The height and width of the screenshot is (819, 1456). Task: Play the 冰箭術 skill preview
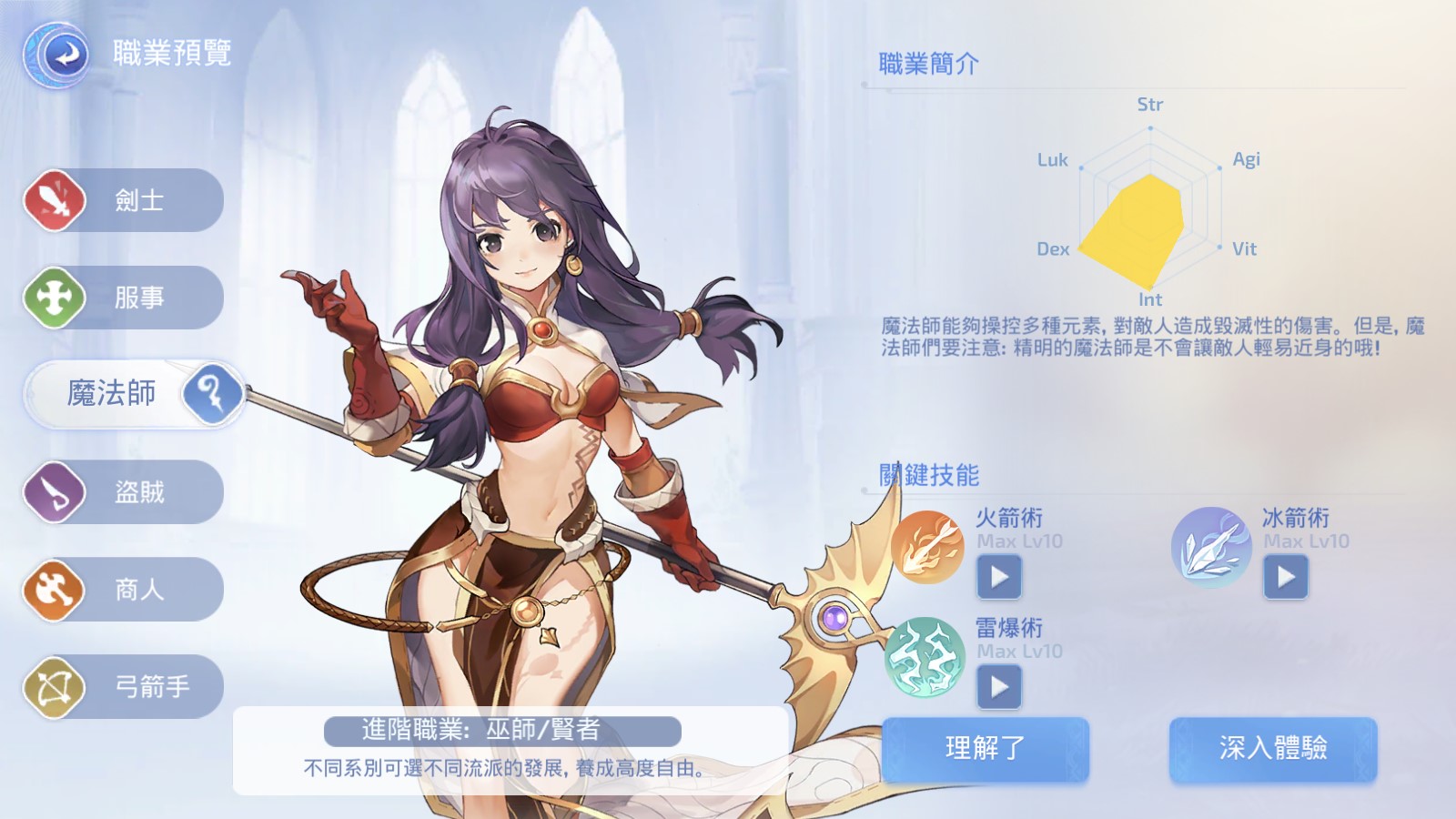[1286, 577]
